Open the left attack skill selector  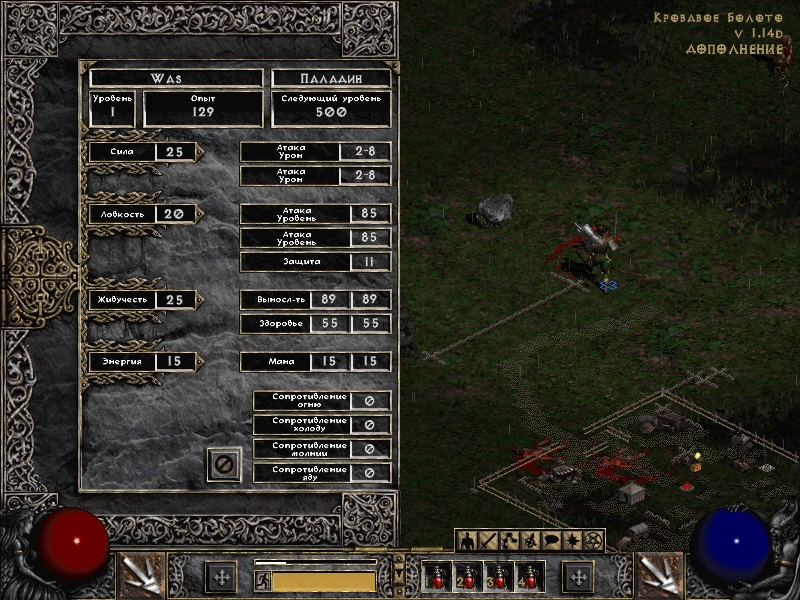[x=141, y=575]
